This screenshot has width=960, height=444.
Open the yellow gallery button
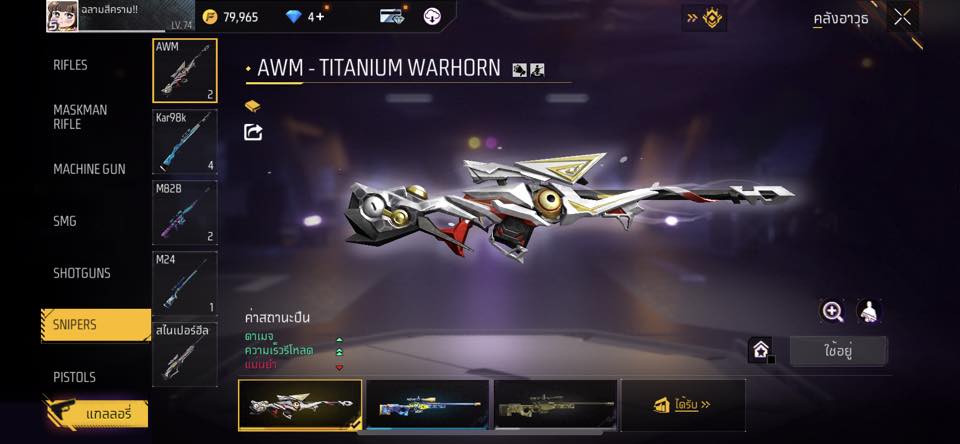[97, 413]
